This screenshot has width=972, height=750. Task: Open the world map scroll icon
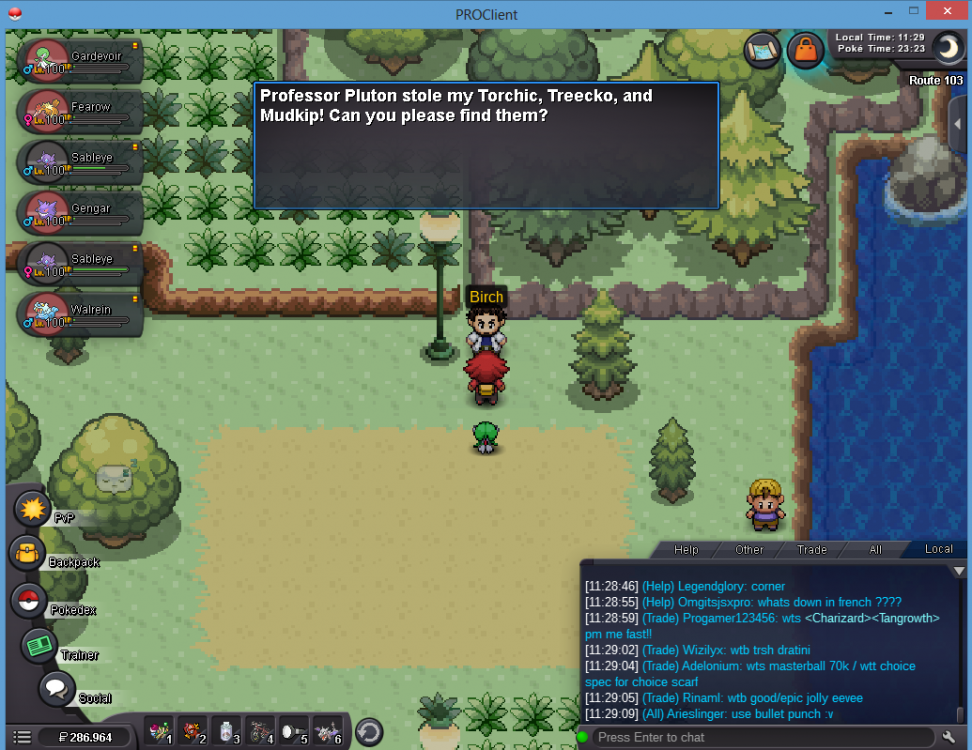tap(762, 49)
